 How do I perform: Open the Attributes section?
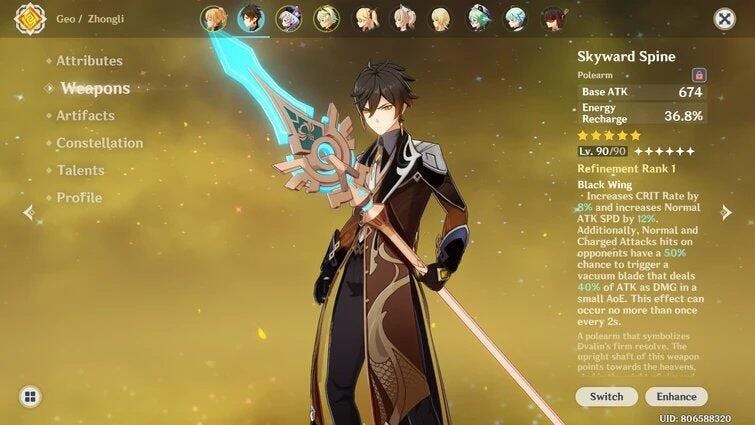(x=89, y=61)
